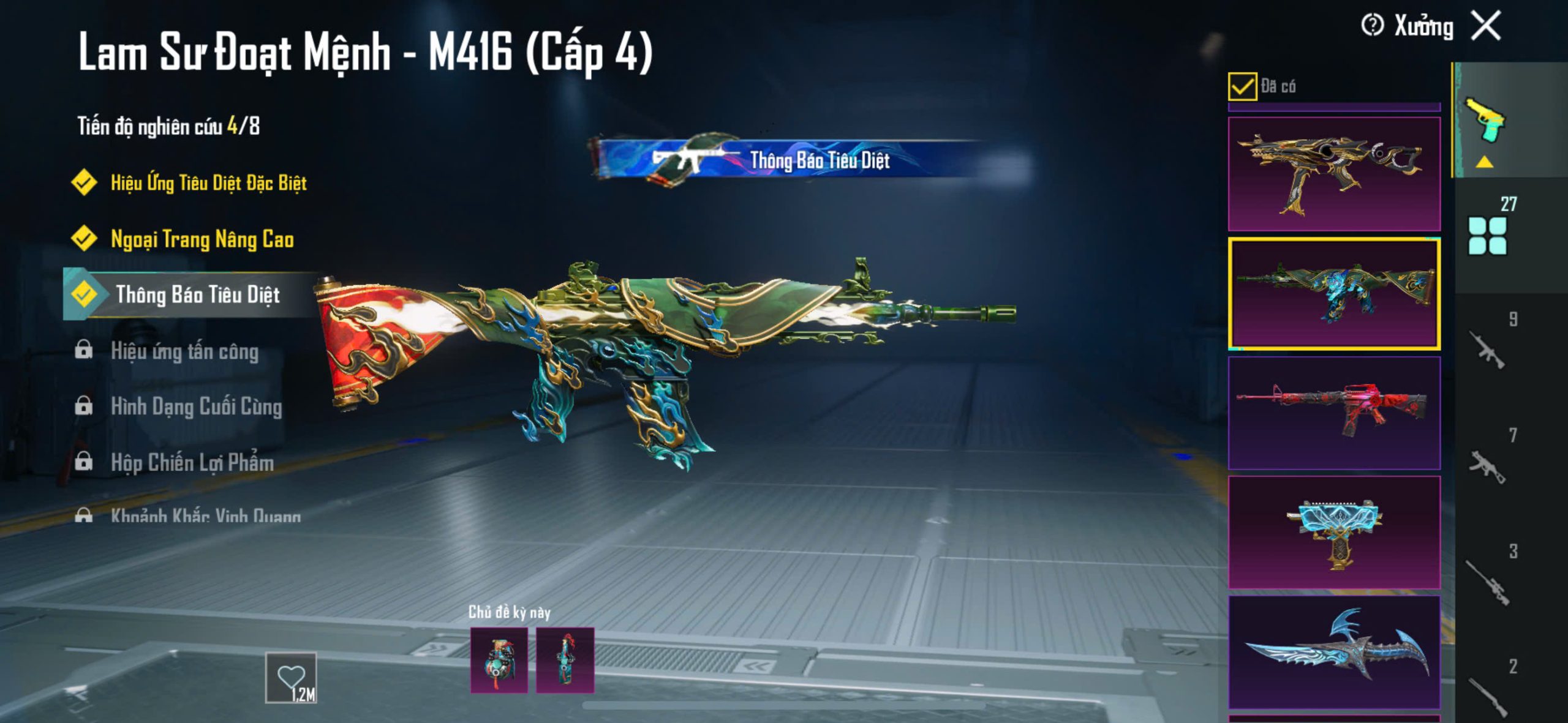Open the Xưởng help info

tap(1372, 26)
